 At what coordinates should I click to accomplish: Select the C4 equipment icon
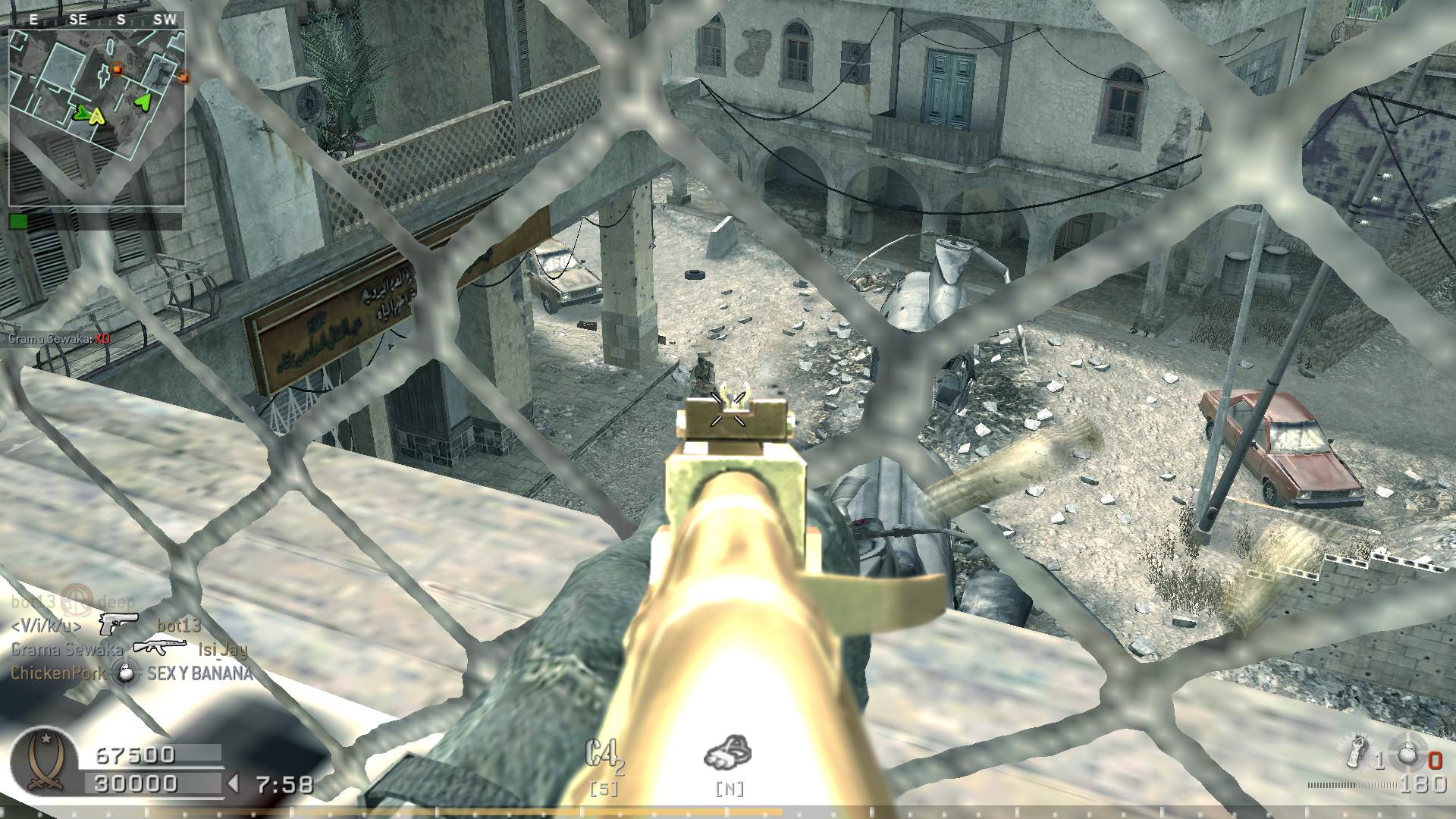[x=604, y=755]
